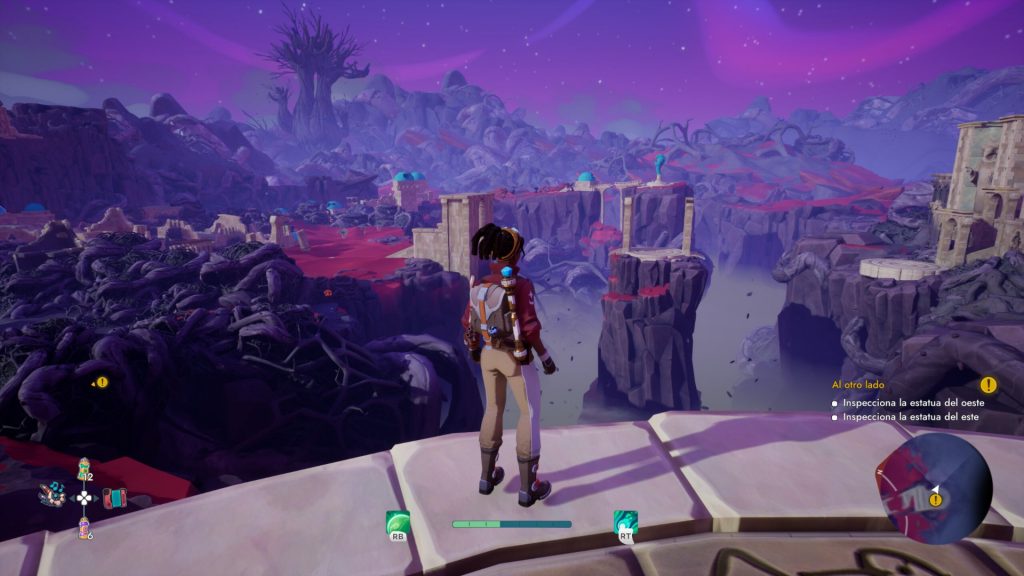Click the quest marker on the minimap
Viewport: 1024px width, 576px height.
[x=937, y=499]
